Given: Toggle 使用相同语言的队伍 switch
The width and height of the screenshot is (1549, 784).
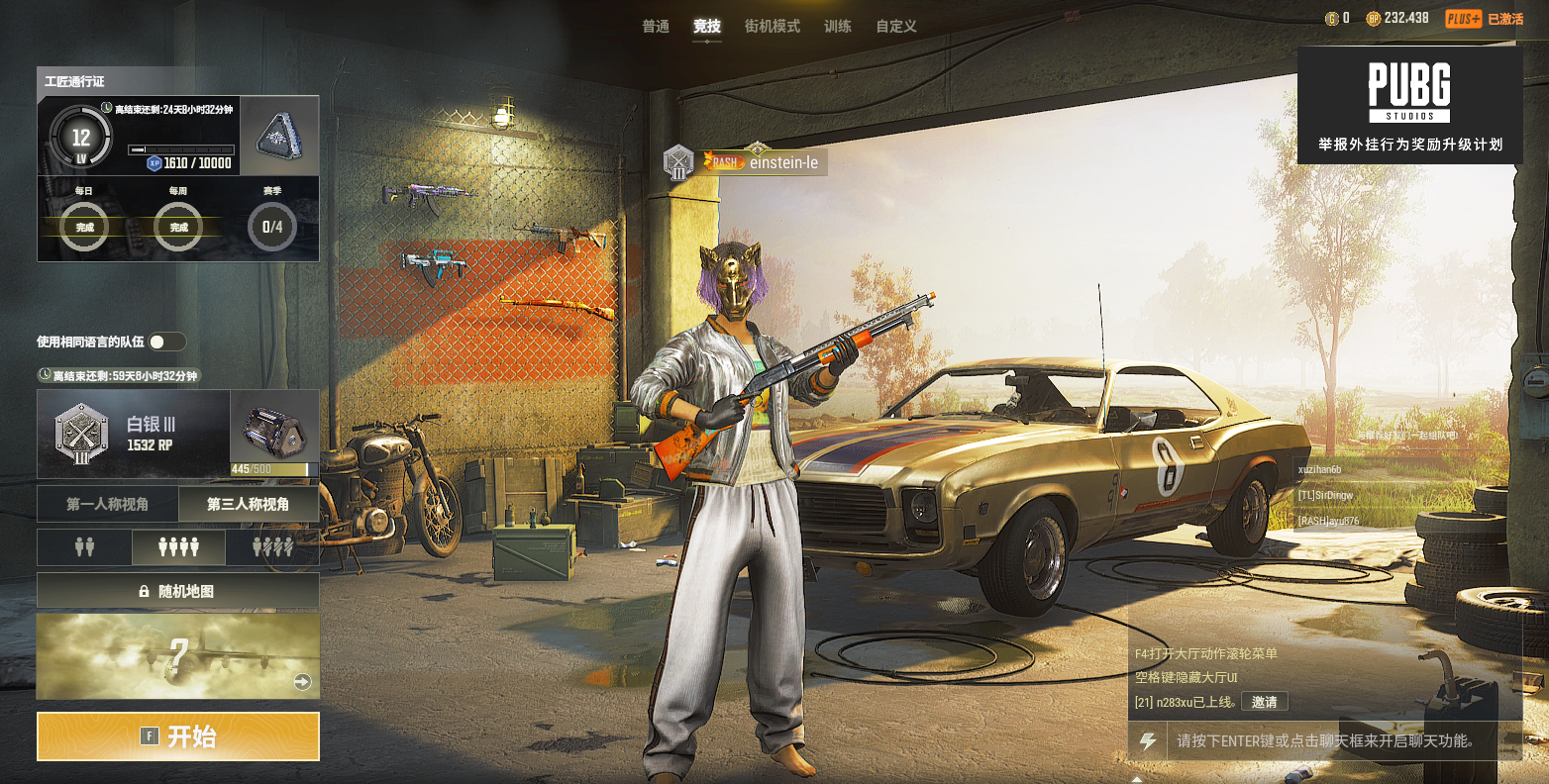Looking at the screenshot, I should (x=166, y=342).
